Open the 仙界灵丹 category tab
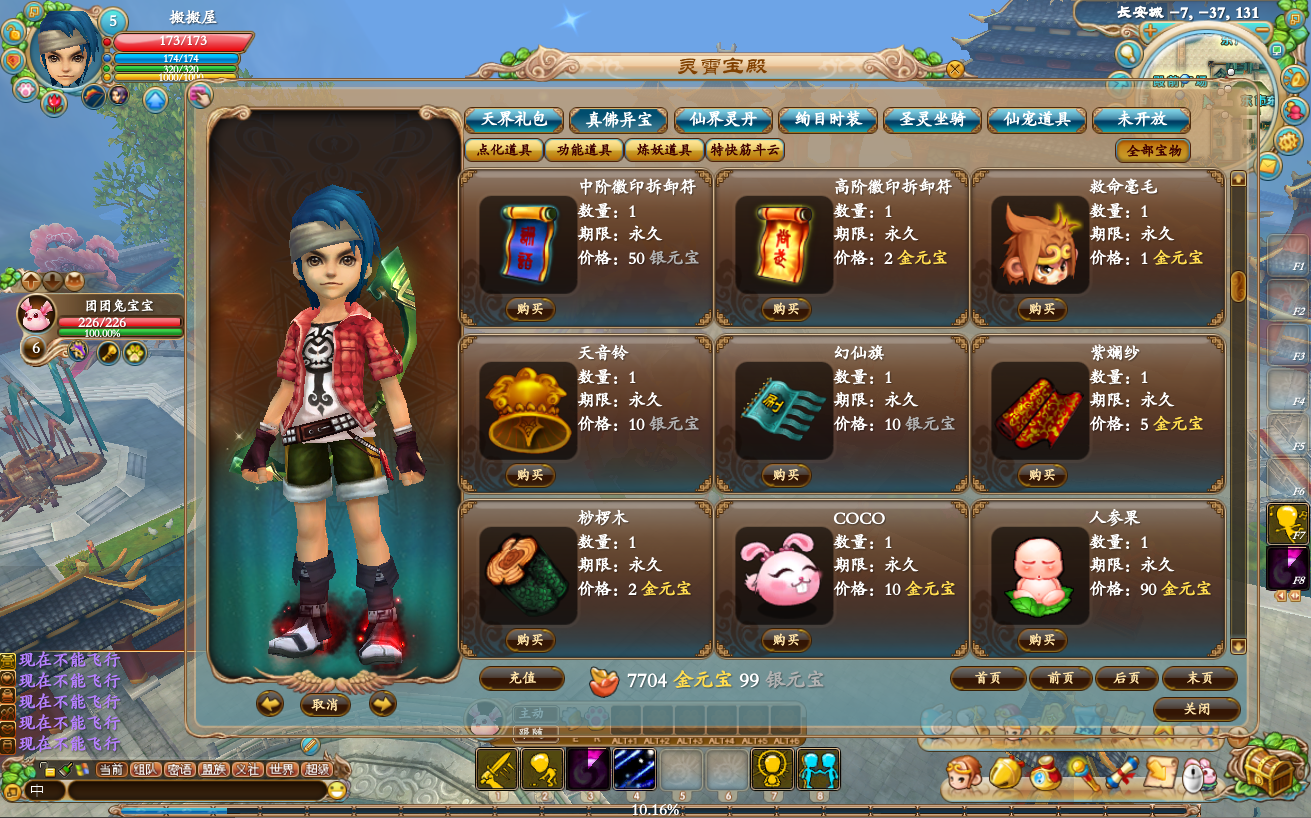The image size is (1311, 818). point(723,120)
